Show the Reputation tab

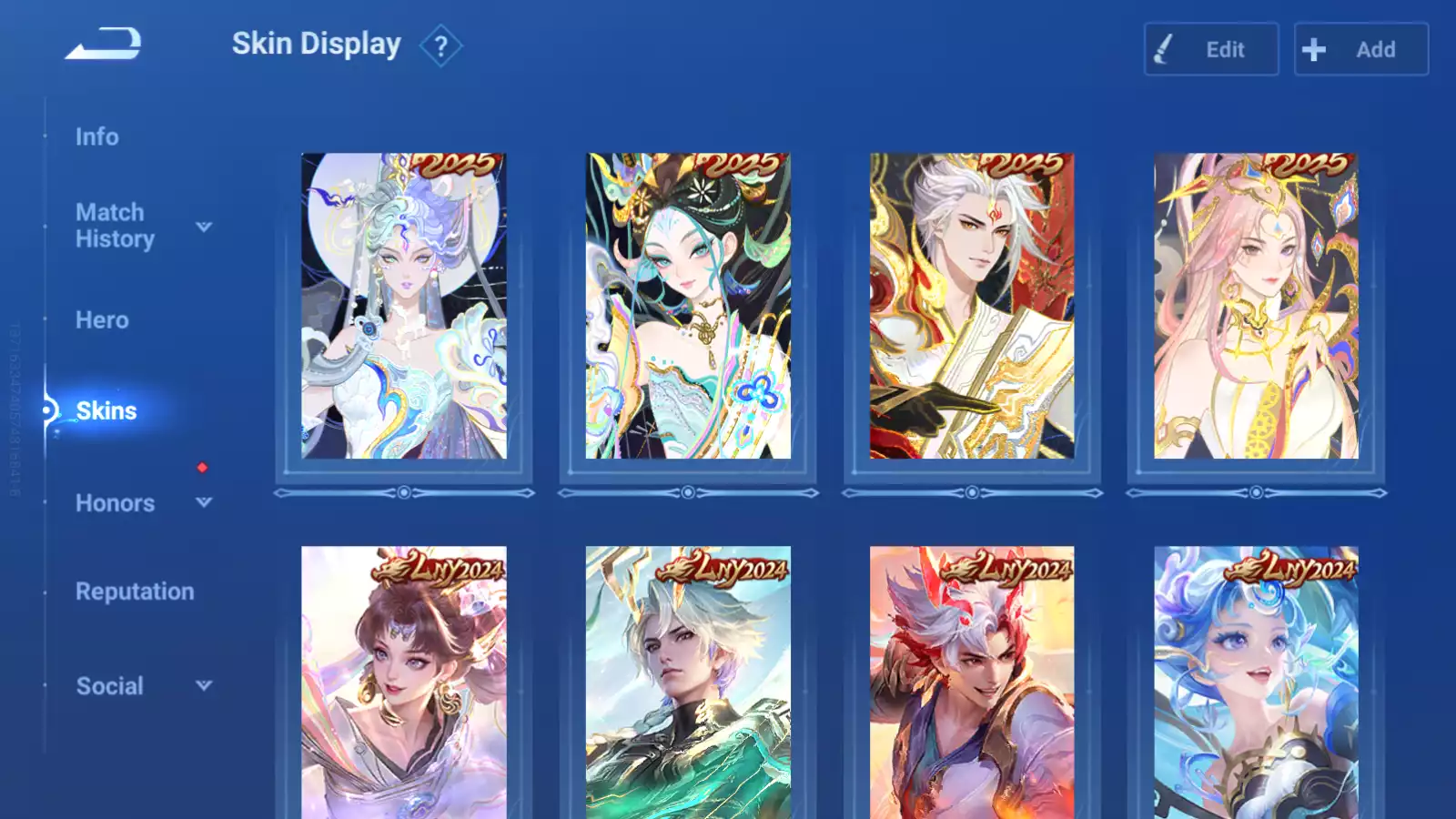click(135, 591)
